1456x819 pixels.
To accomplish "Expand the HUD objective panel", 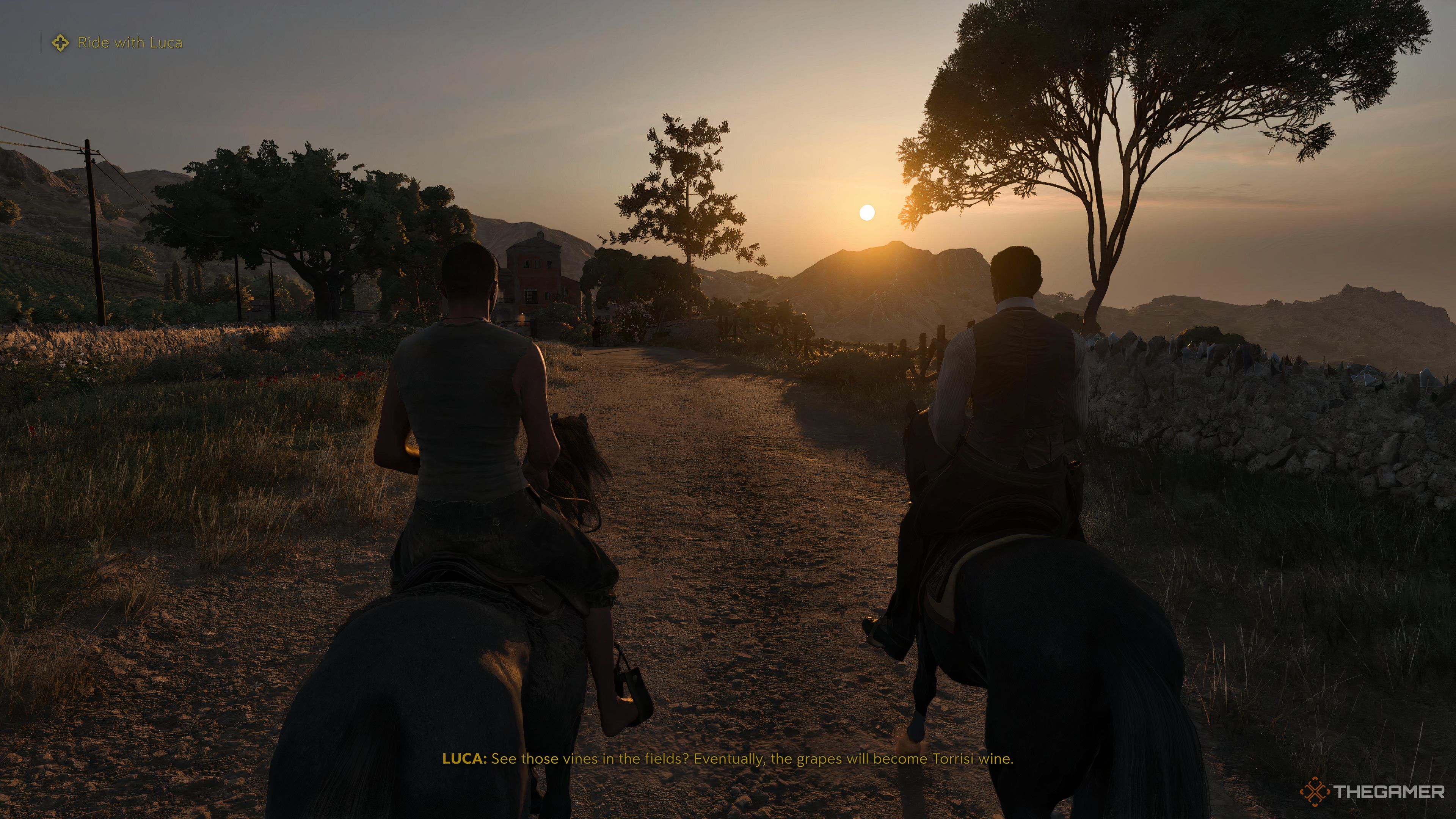I will click(113, 42).
